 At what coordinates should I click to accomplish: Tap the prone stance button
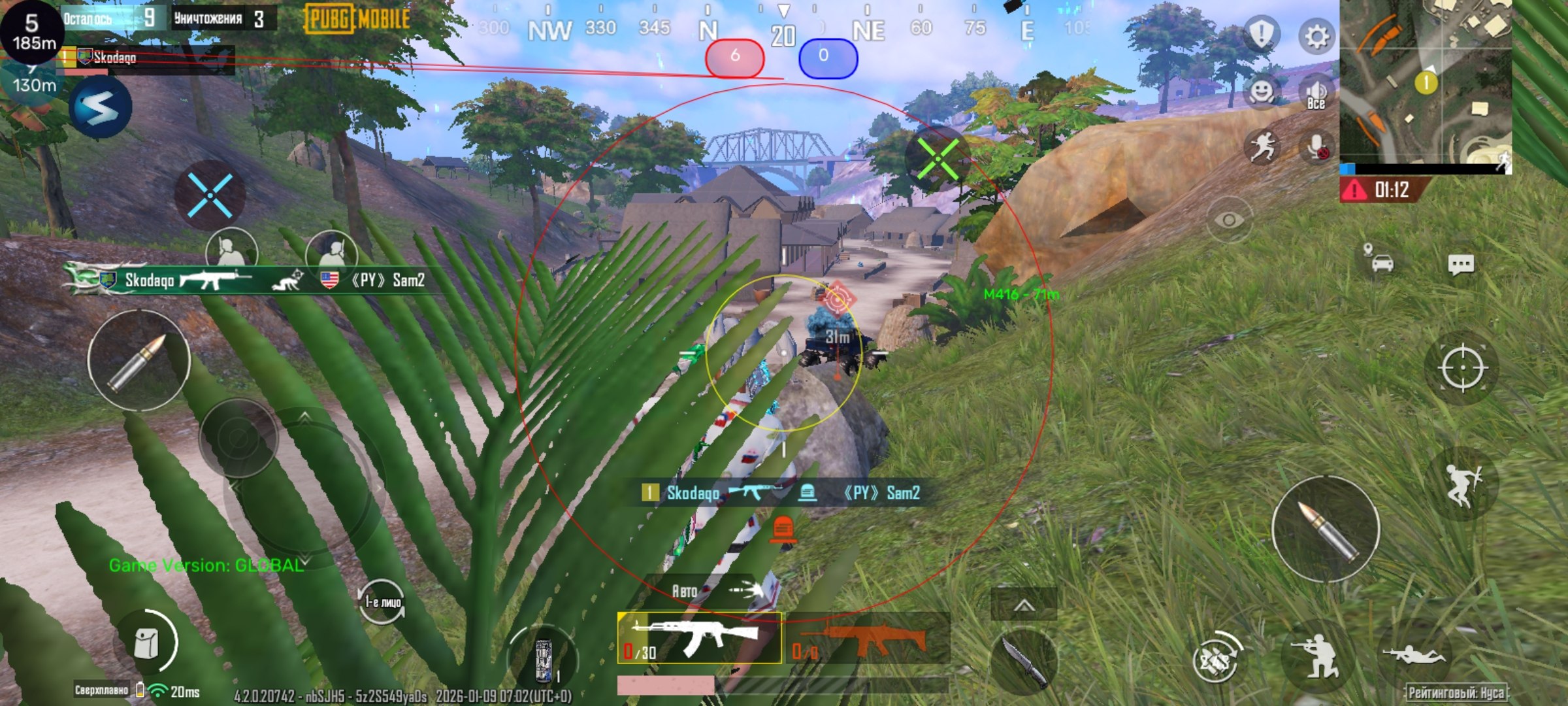tap(1414, 654)
